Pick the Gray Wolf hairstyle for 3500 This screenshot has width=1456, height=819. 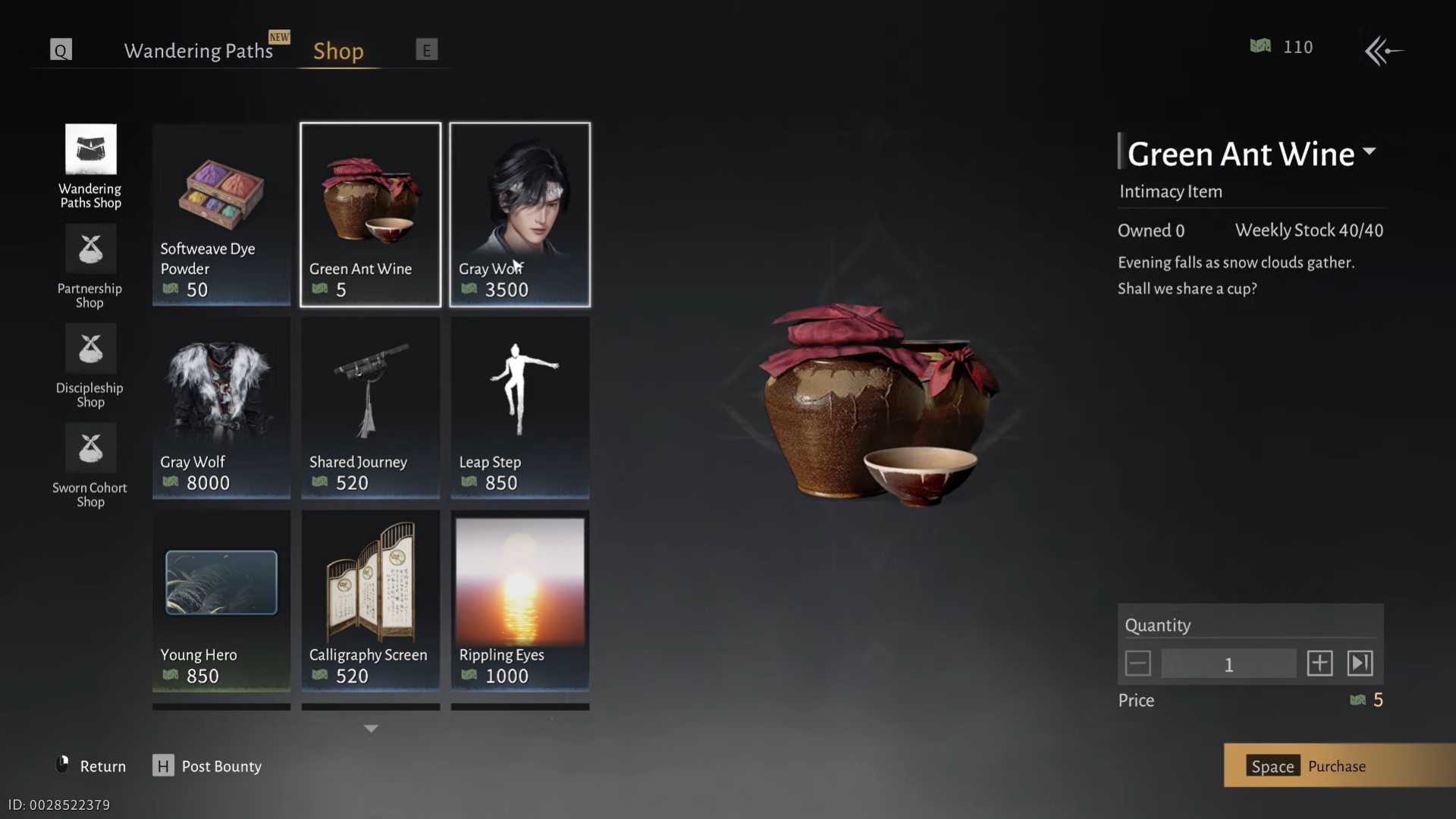point(519,215)
